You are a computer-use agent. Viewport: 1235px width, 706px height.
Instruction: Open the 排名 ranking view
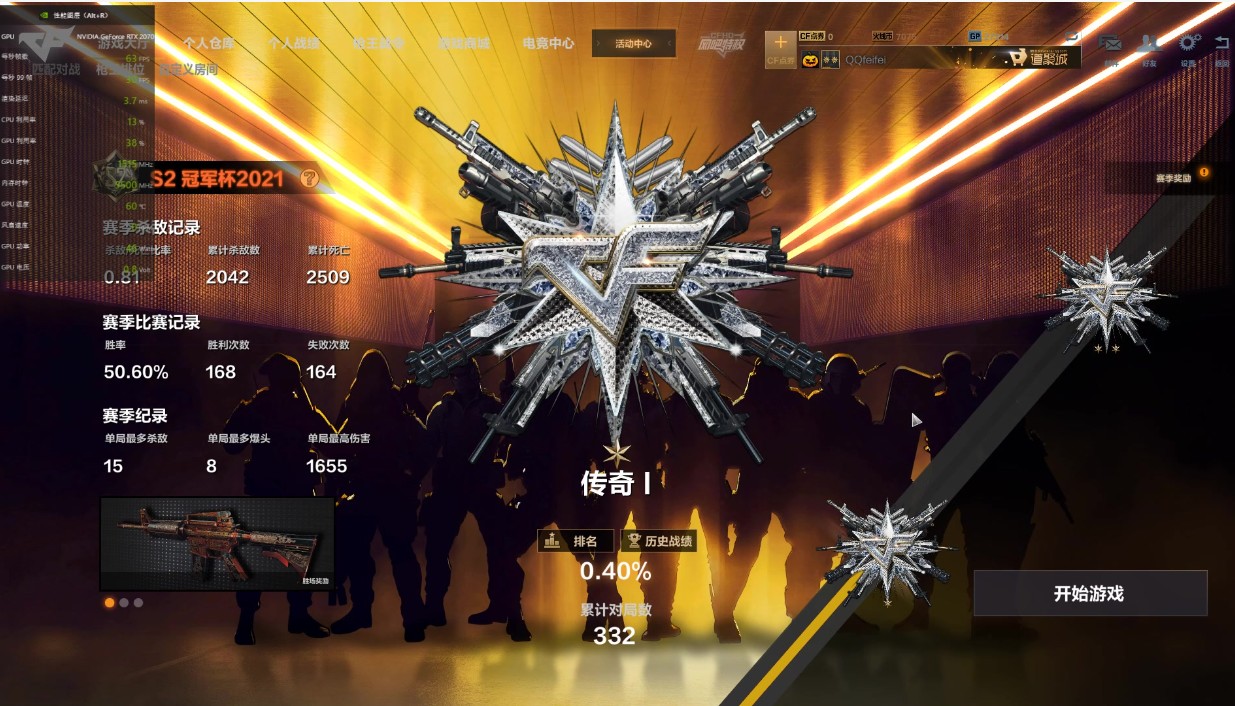pyautogui.click(x=576, y=541)
